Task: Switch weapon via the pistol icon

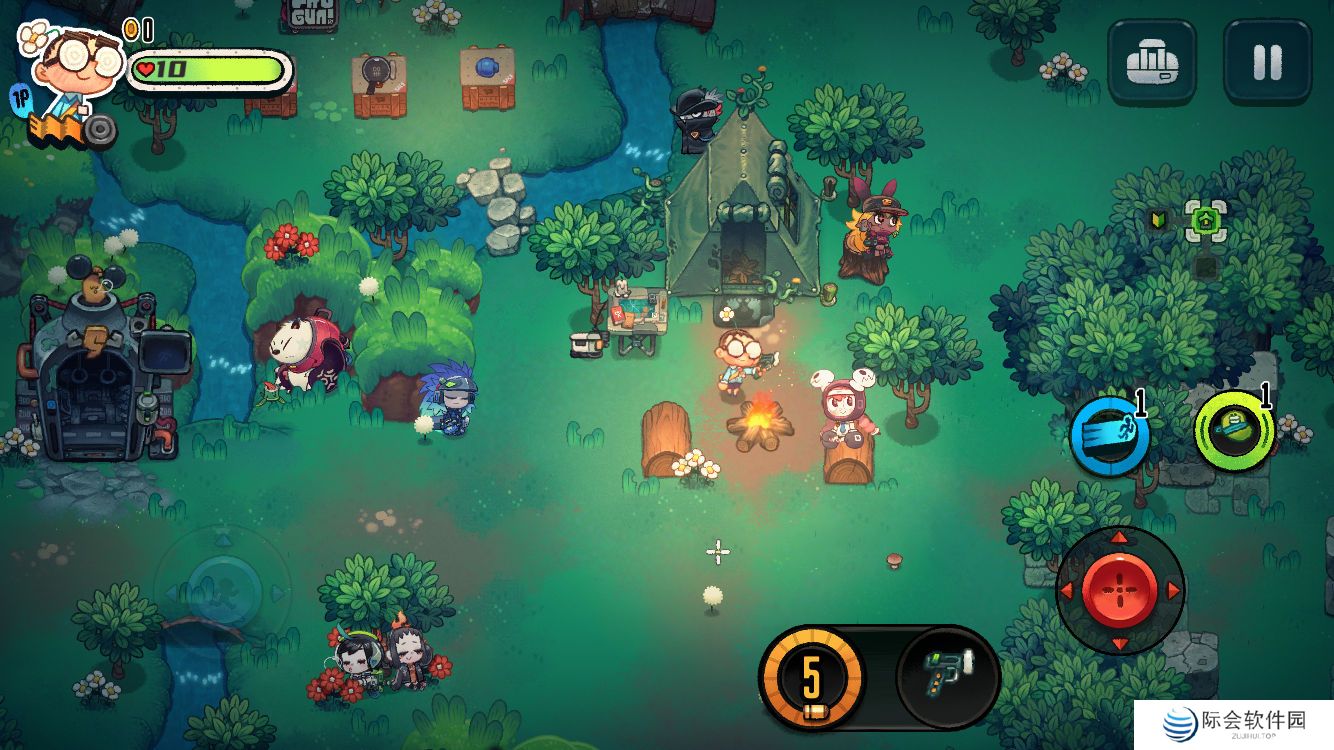Action: [947, 677]
